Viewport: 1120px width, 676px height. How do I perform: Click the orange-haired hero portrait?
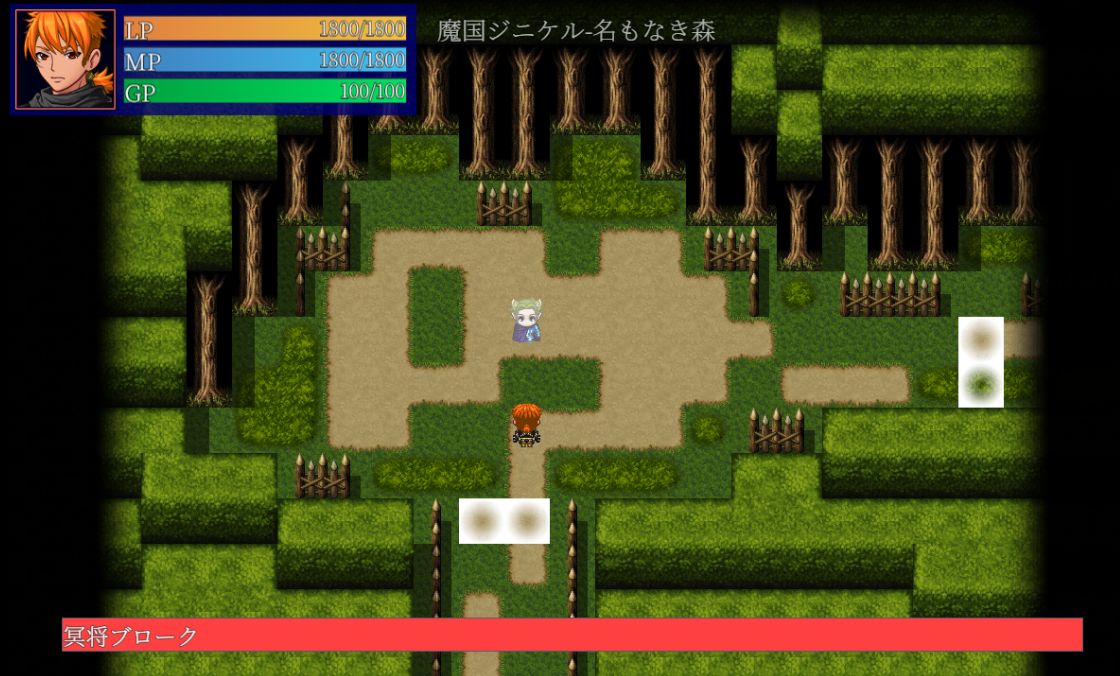tap(66, 59)
